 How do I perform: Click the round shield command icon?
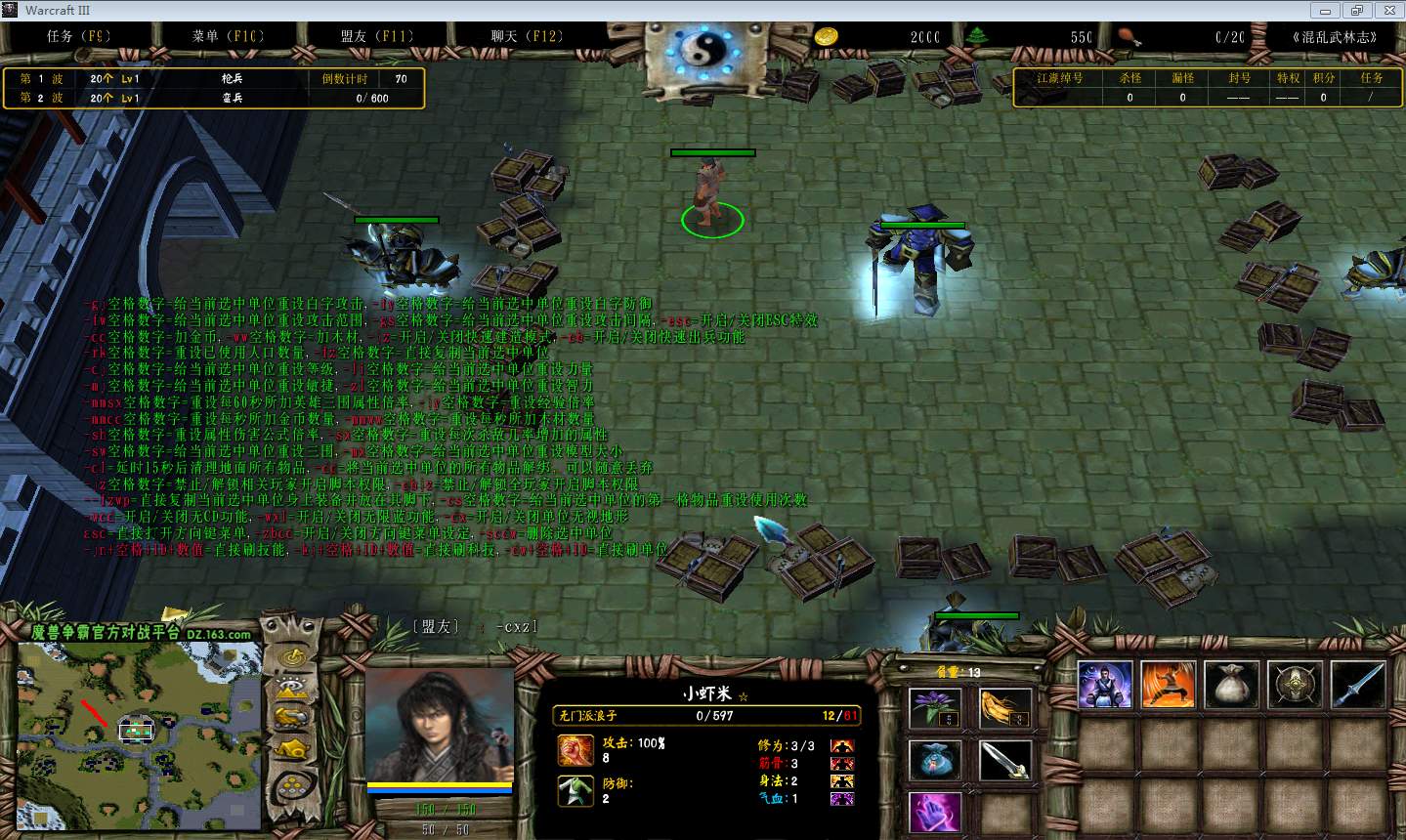(1295, 685)
